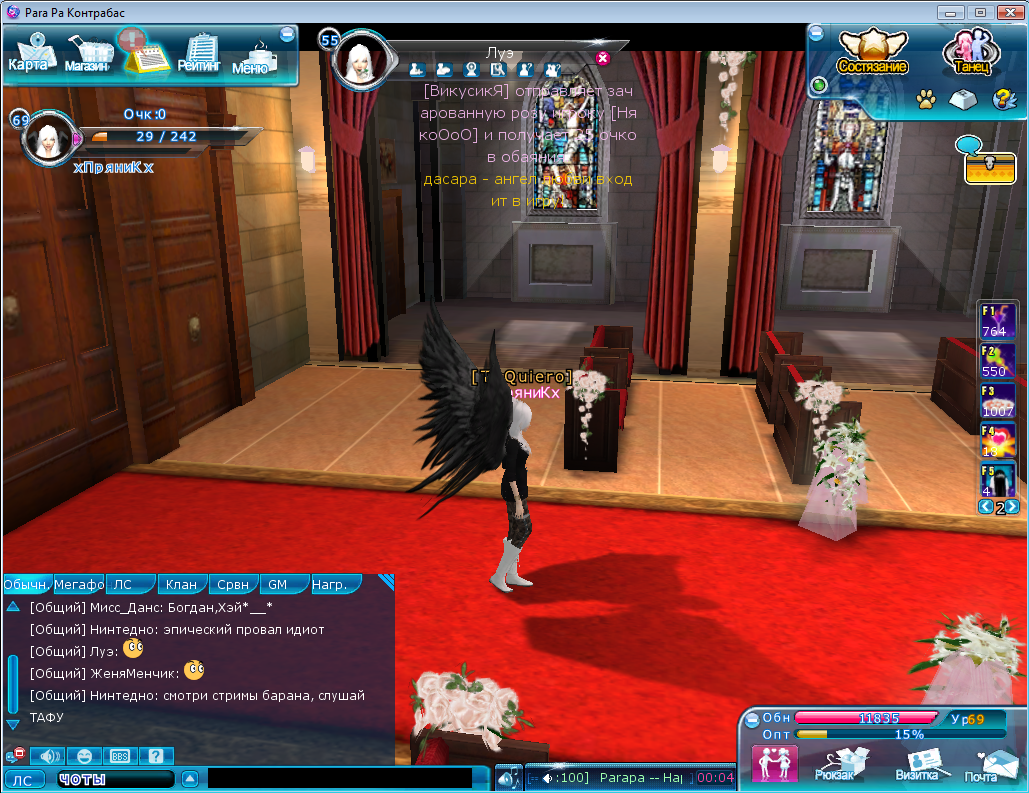The height and width of the screenshot is (793, 1029).
Task: Open the chat emoticon smiley picker
Action: pos(84,756)
